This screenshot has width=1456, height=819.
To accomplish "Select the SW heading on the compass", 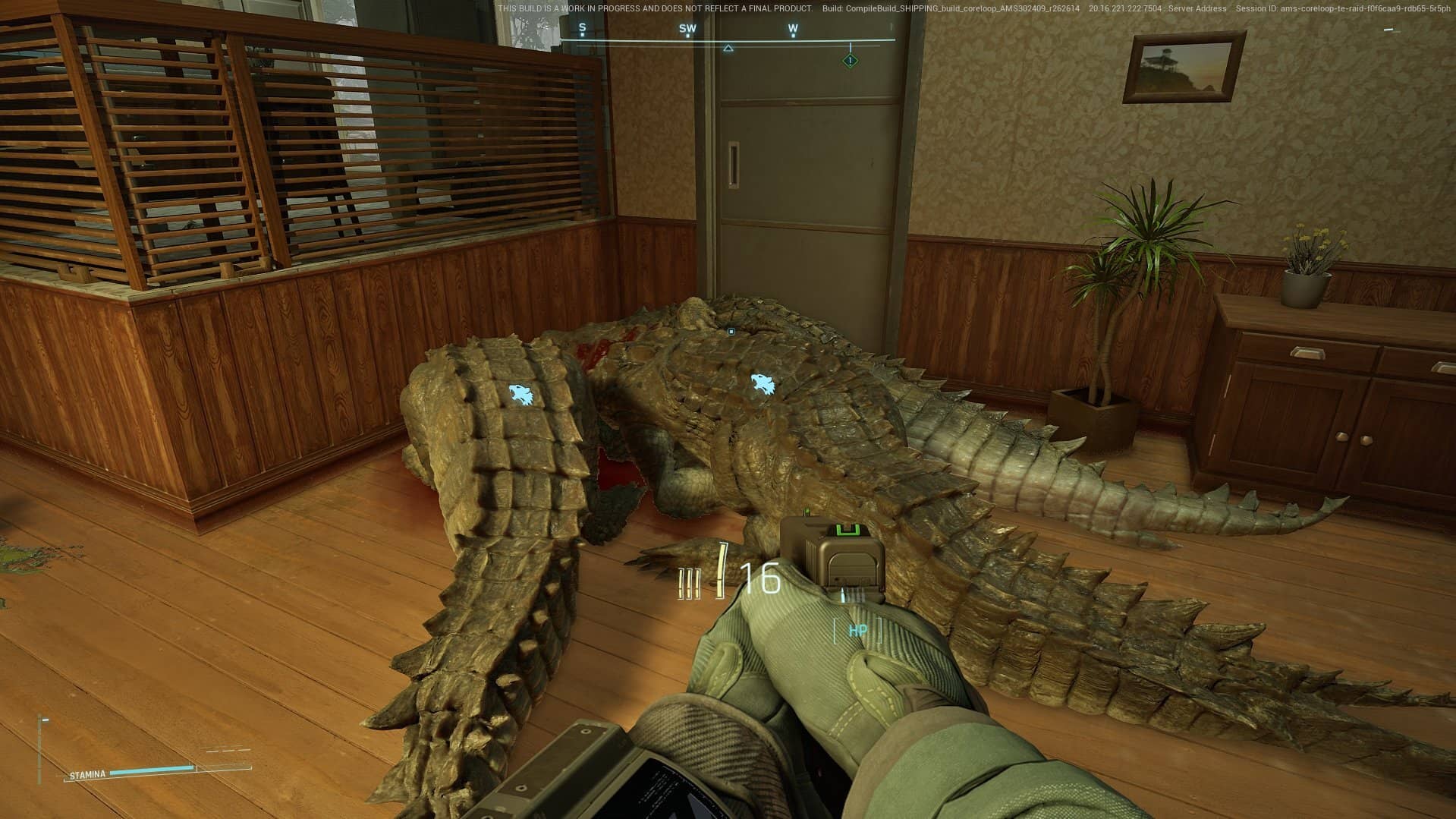I will (687, 30).
